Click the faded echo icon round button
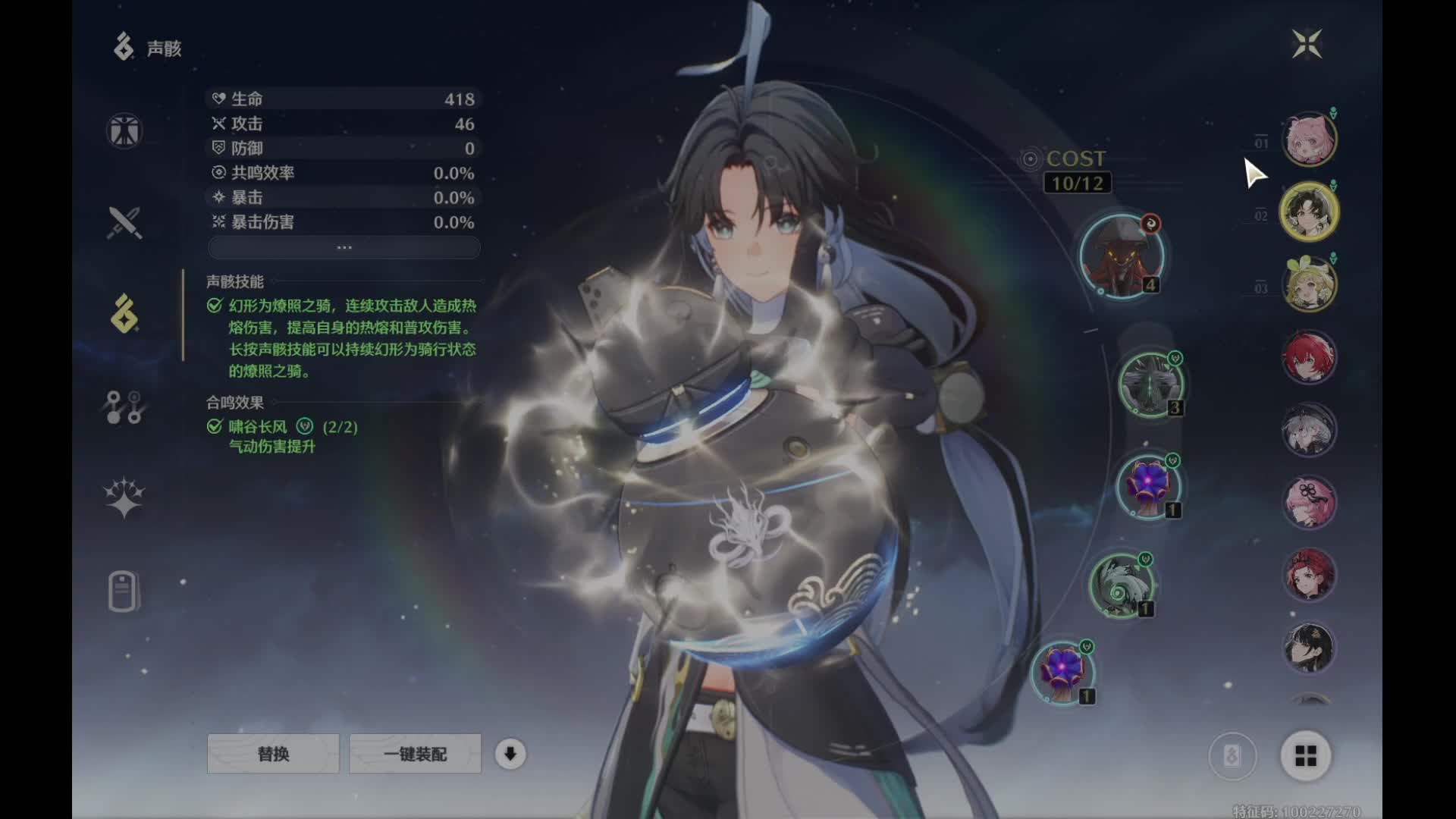Image resolution: width=1456 pixels, height=819 pixels. click(x=1232, y=755)
